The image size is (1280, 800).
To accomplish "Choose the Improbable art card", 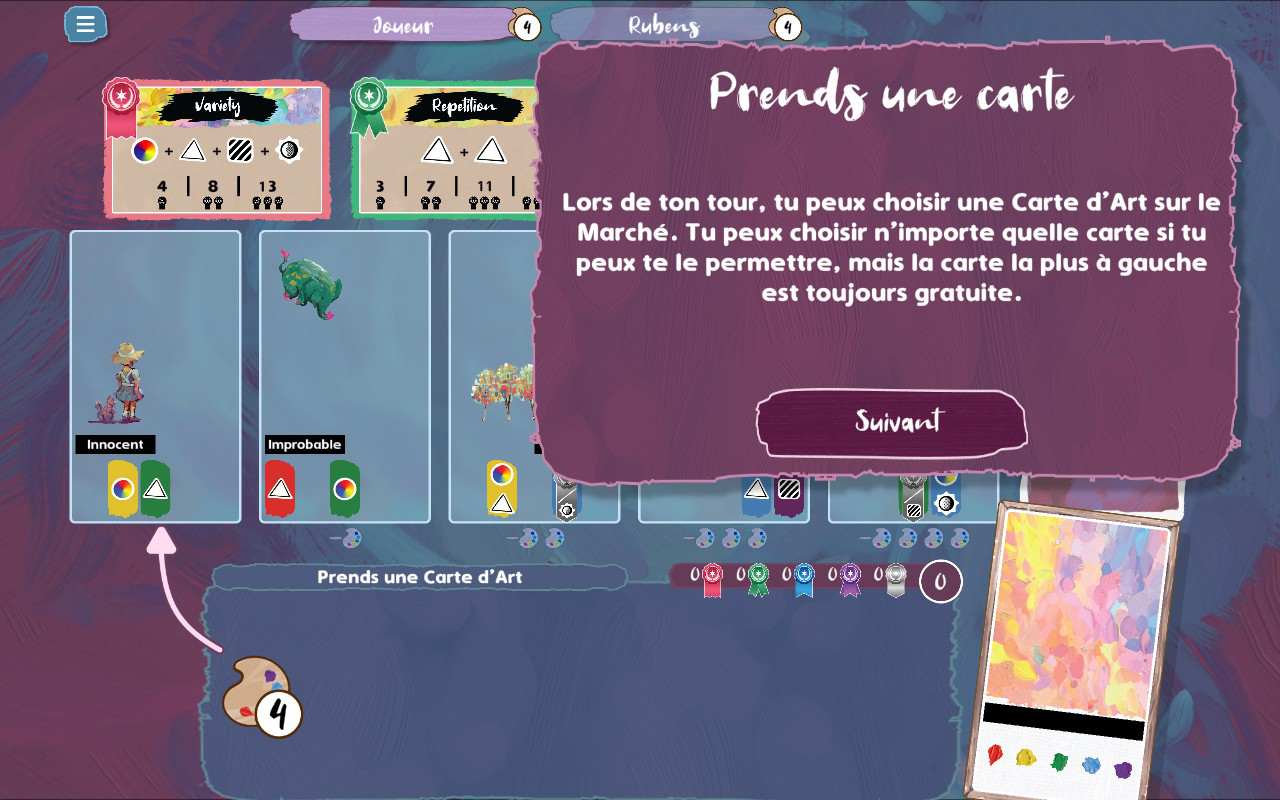I will 345,376.
